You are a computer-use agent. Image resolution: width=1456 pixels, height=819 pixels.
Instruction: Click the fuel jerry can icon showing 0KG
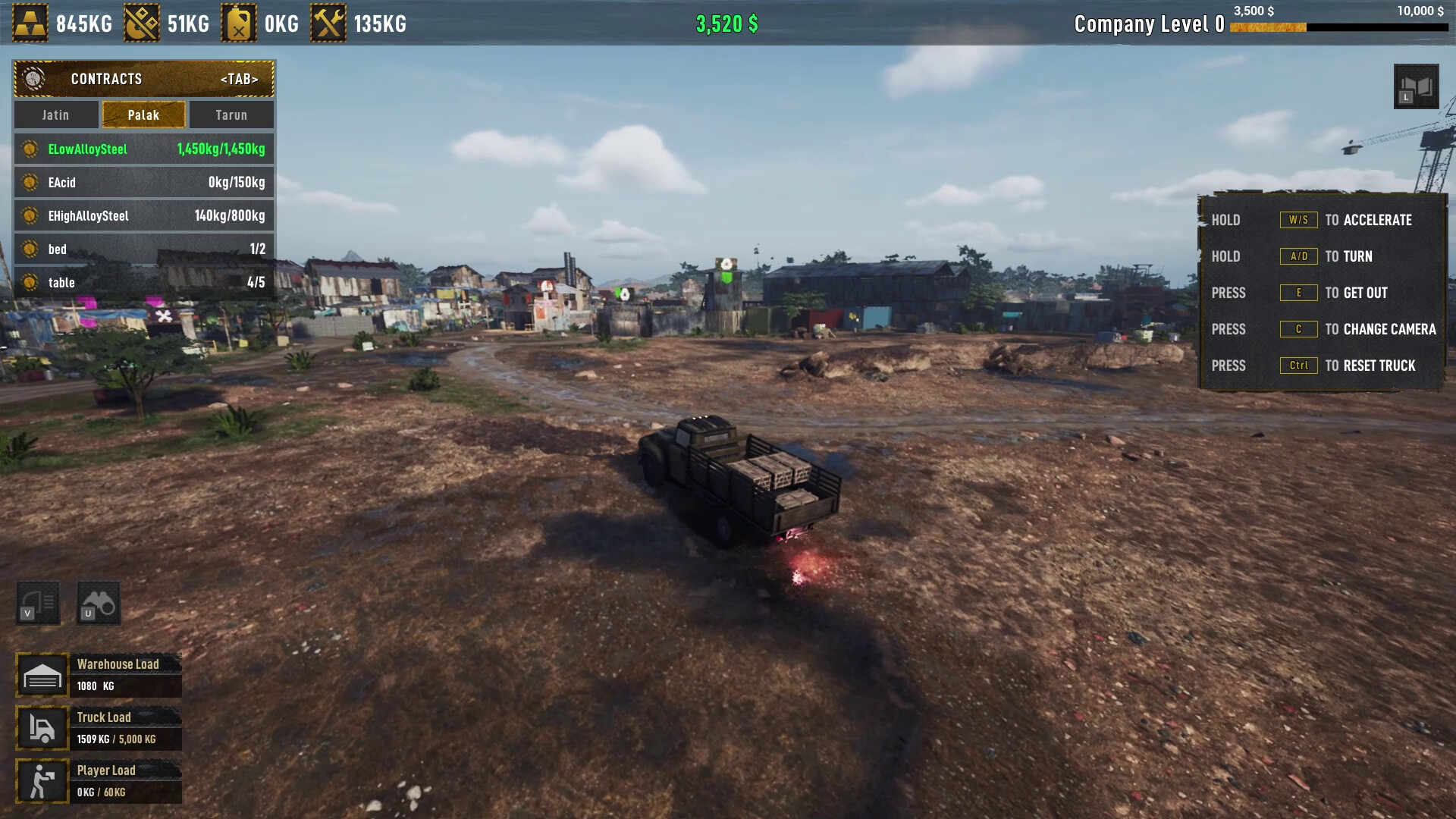[x=240, y=22]
